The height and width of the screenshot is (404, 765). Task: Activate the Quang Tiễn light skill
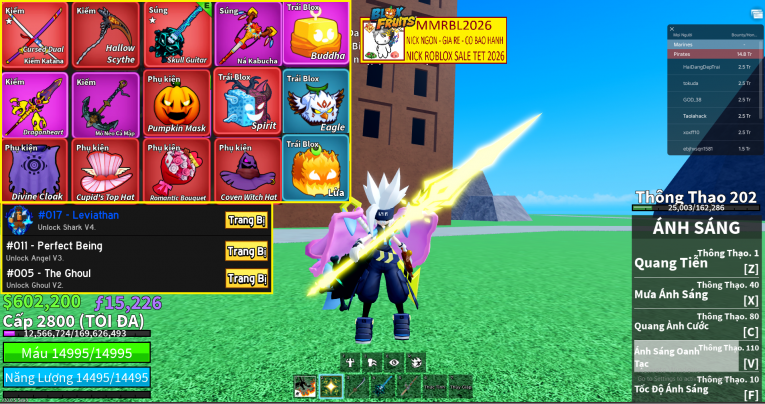click(696, 265)
